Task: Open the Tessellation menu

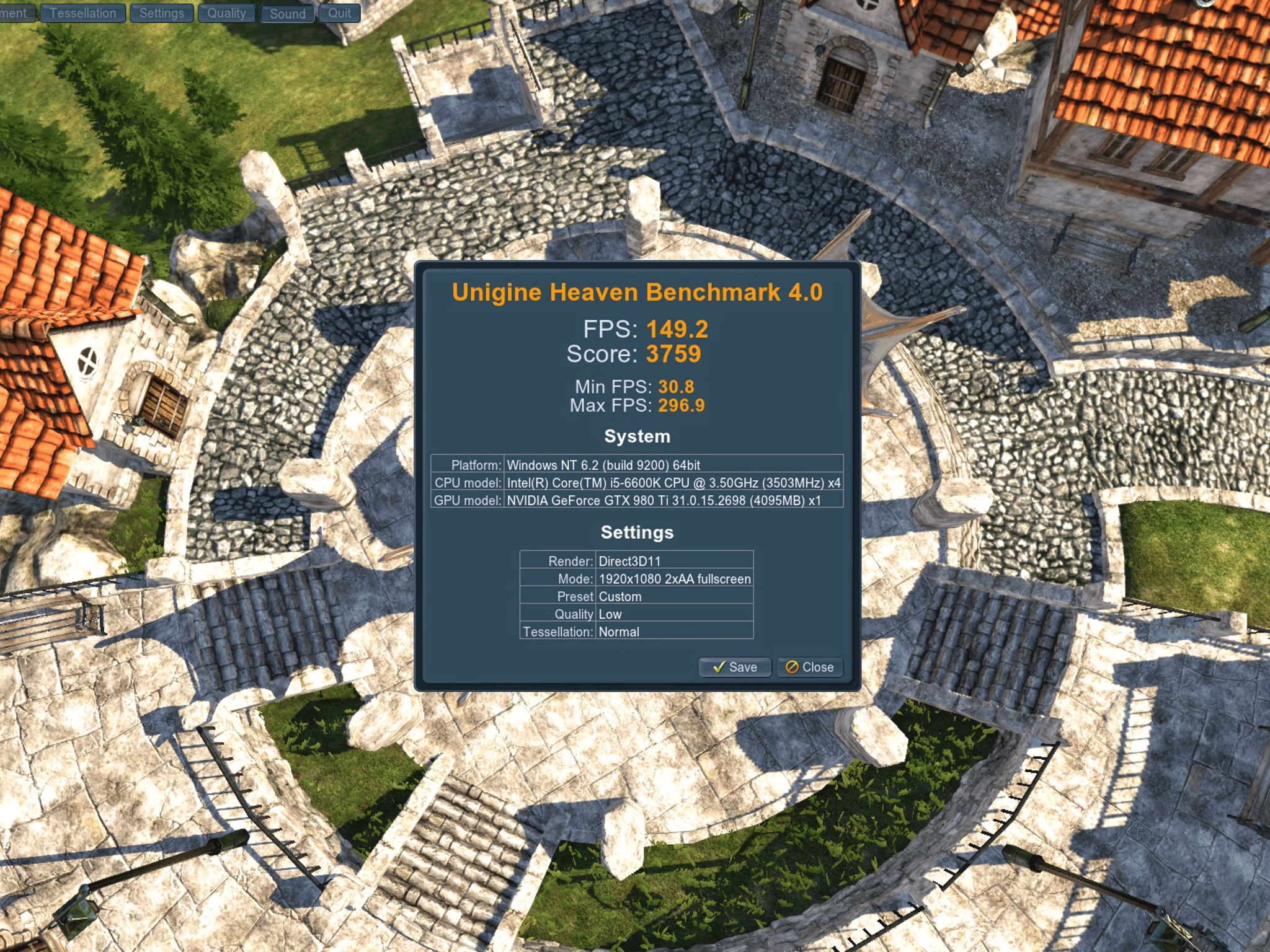Action: point(83,13)
